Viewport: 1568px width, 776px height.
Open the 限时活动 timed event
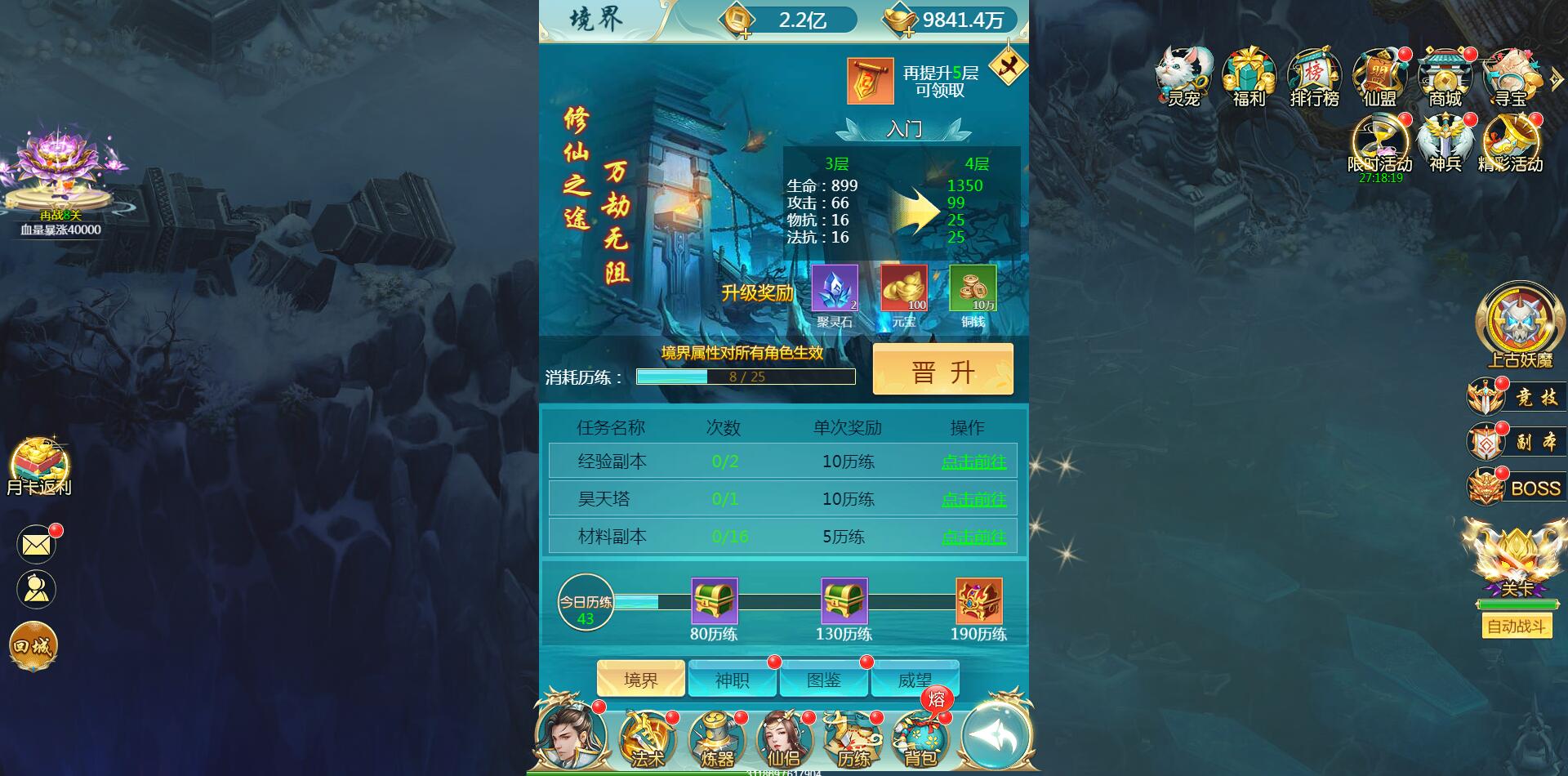coord(1379,145)
